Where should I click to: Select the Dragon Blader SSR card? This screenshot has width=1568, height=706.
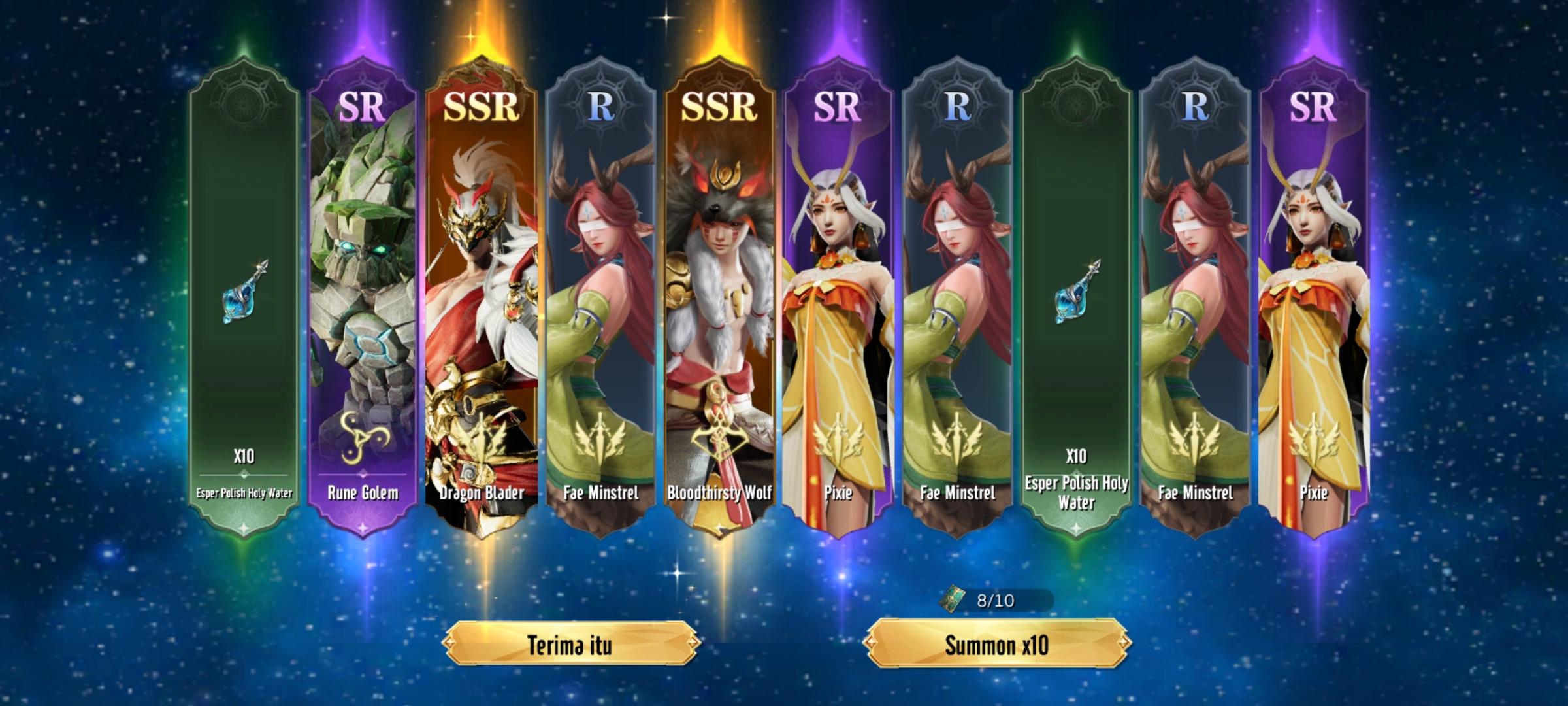482,294
